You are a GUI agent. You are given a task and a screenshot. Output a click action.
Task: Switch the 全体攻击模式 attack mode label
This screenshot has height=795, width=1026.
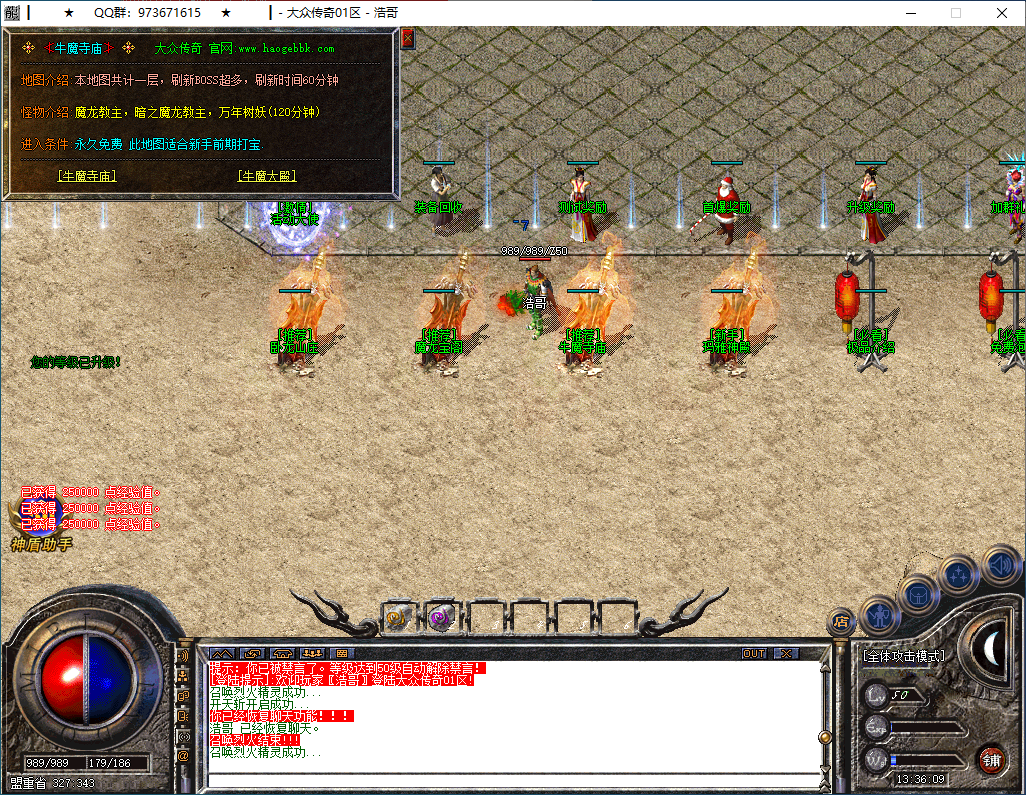tap(902, 656)
